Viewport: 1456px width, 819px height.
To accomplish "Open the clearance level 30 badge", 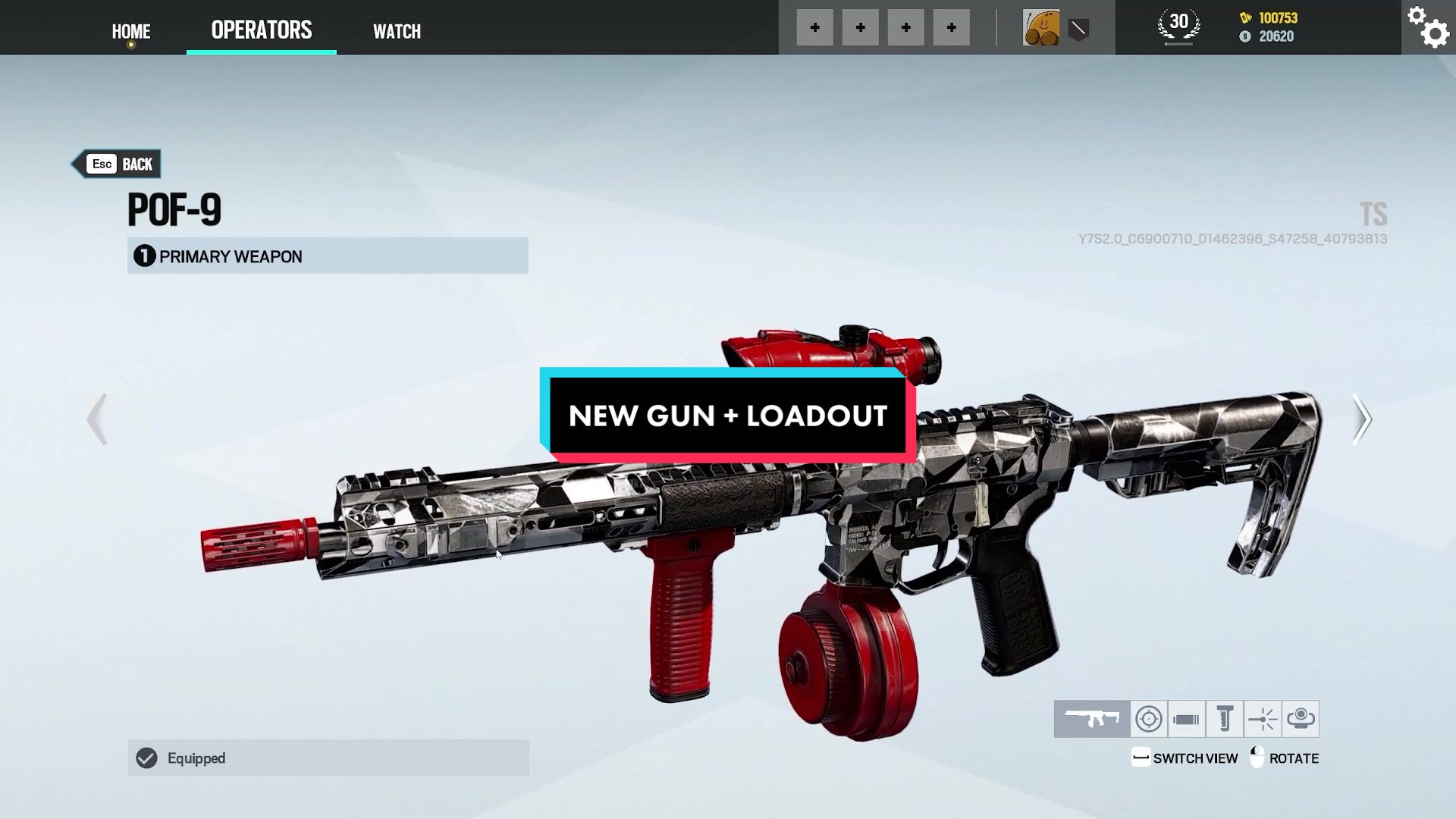I will (1178, 27).
